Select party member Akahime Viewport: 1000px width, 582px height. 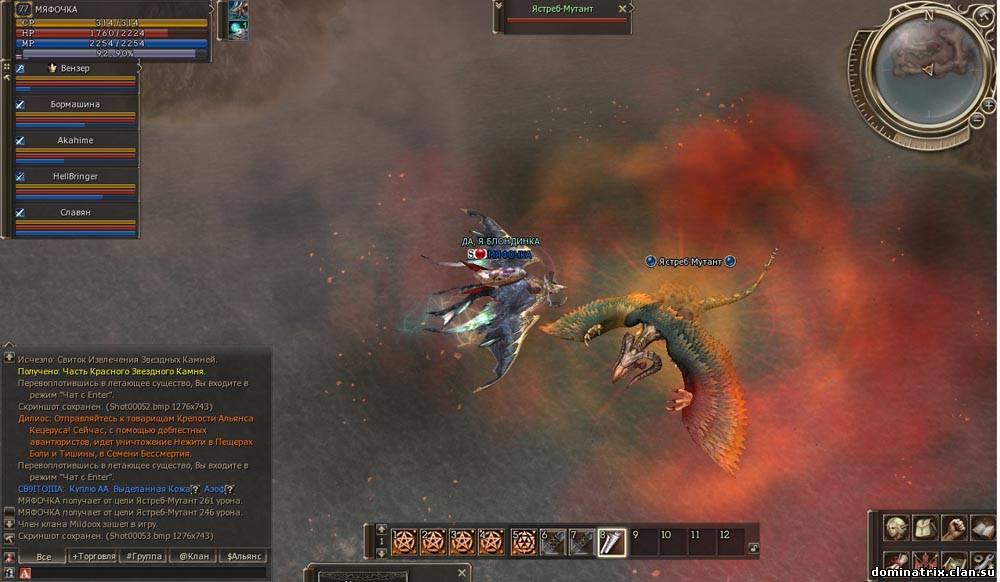click(x=75, y=141)
